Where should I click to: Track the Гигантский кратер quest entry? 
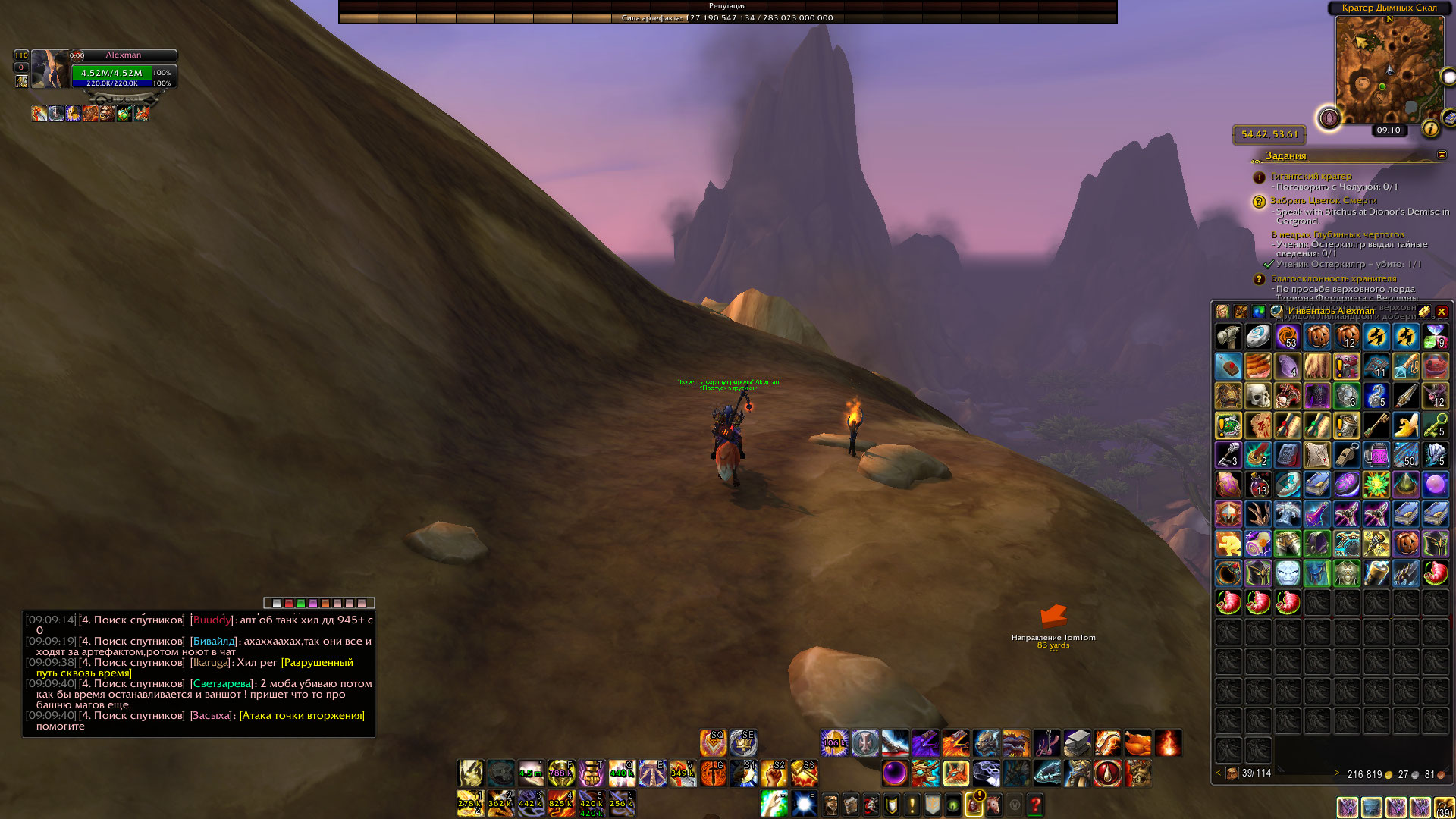point(1311,176)
